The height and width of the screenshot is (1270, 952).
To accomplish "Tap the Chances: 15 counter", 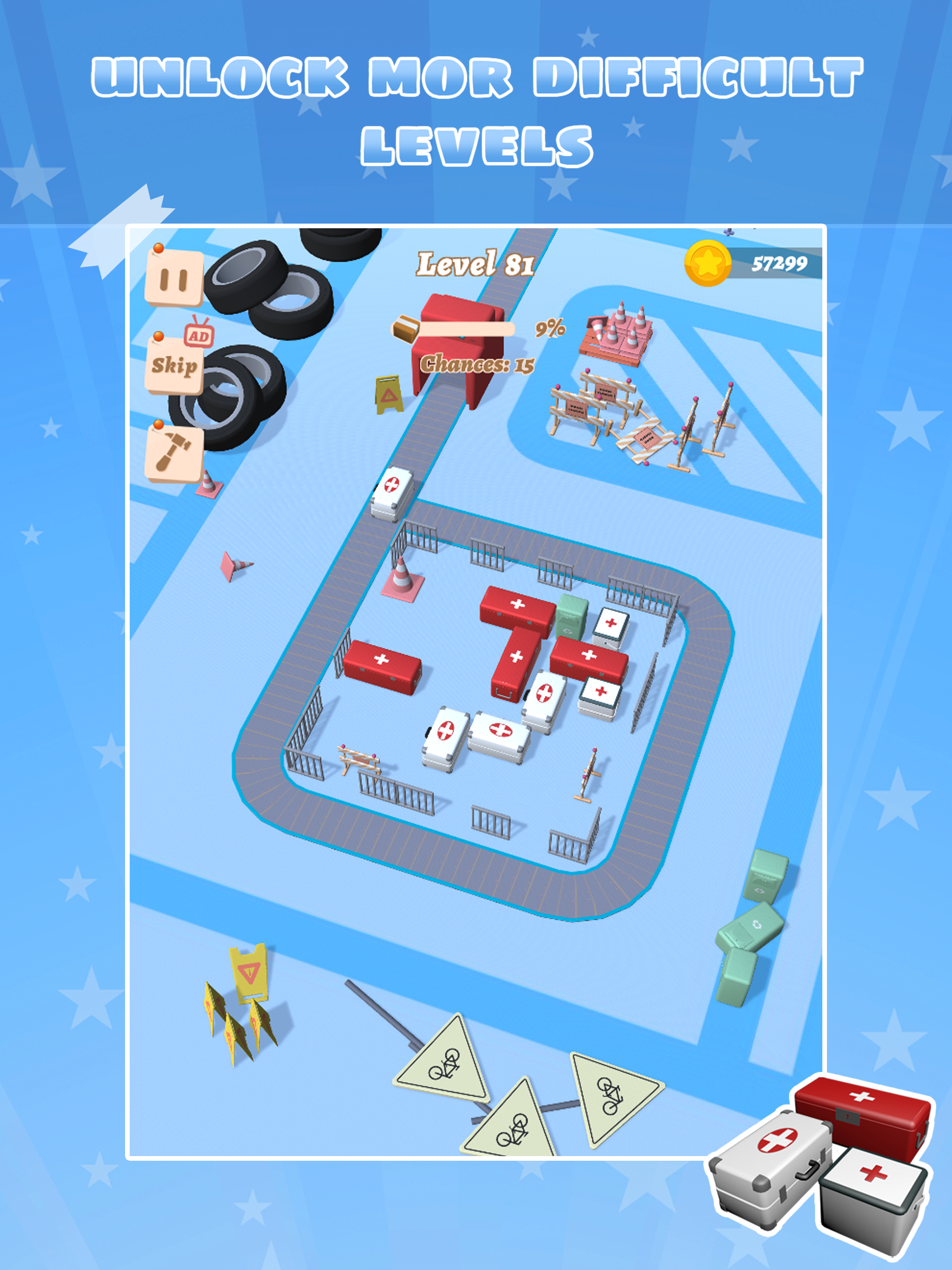I will pyautogui.click(x=478, y=364).
